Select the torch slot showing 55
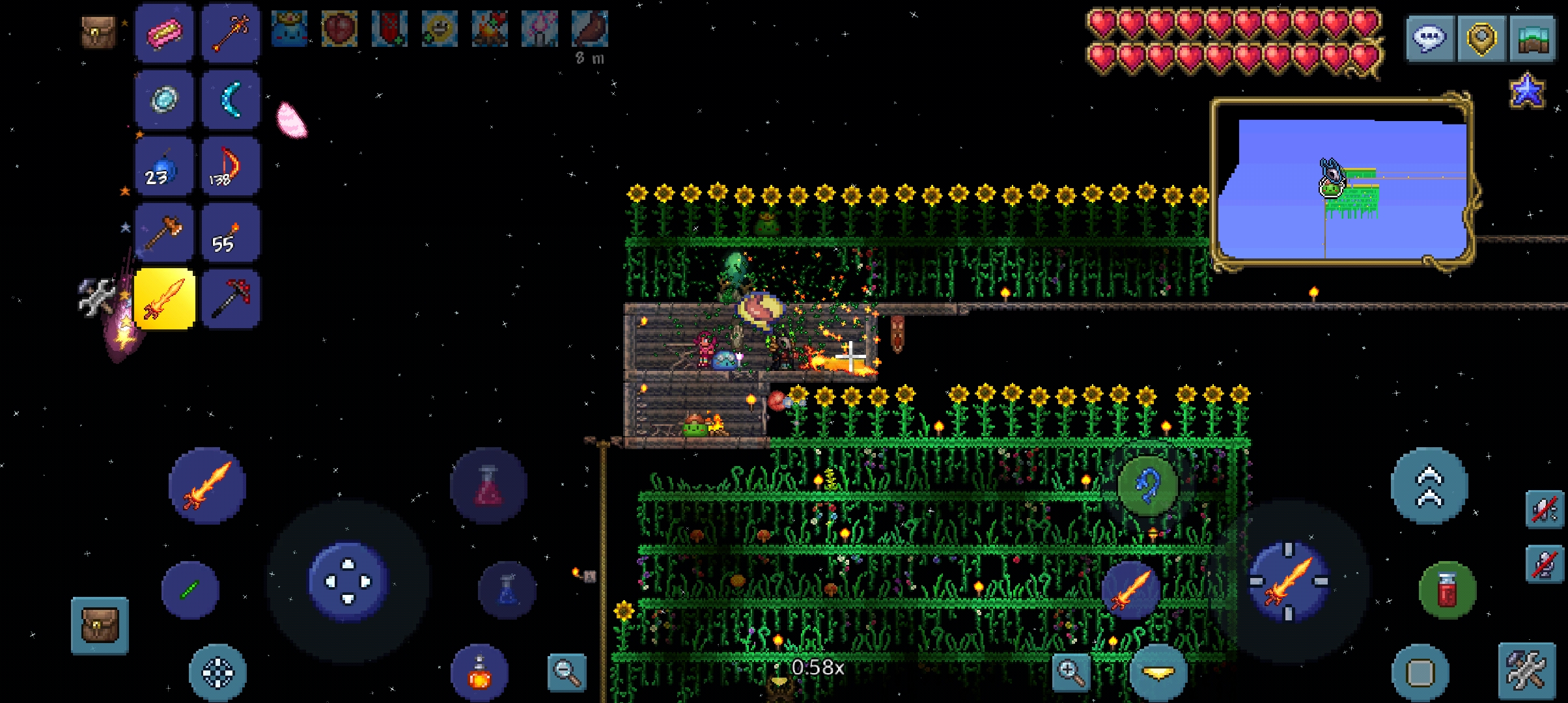 pyautogui.click(x=231, y=232)
